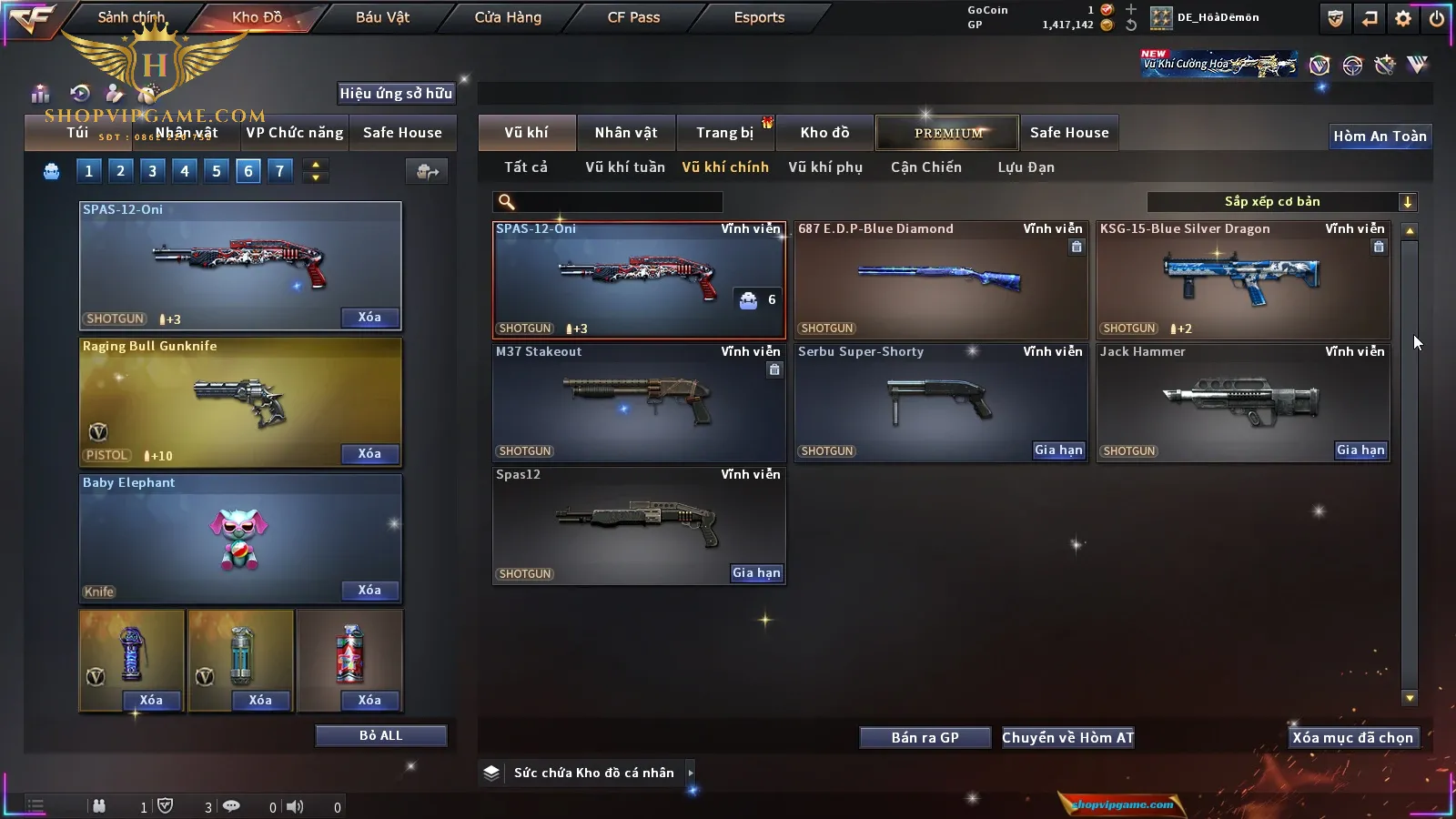1456x819 pixels.
Task: Open the Esports menu
Action: tap(759, 17)
